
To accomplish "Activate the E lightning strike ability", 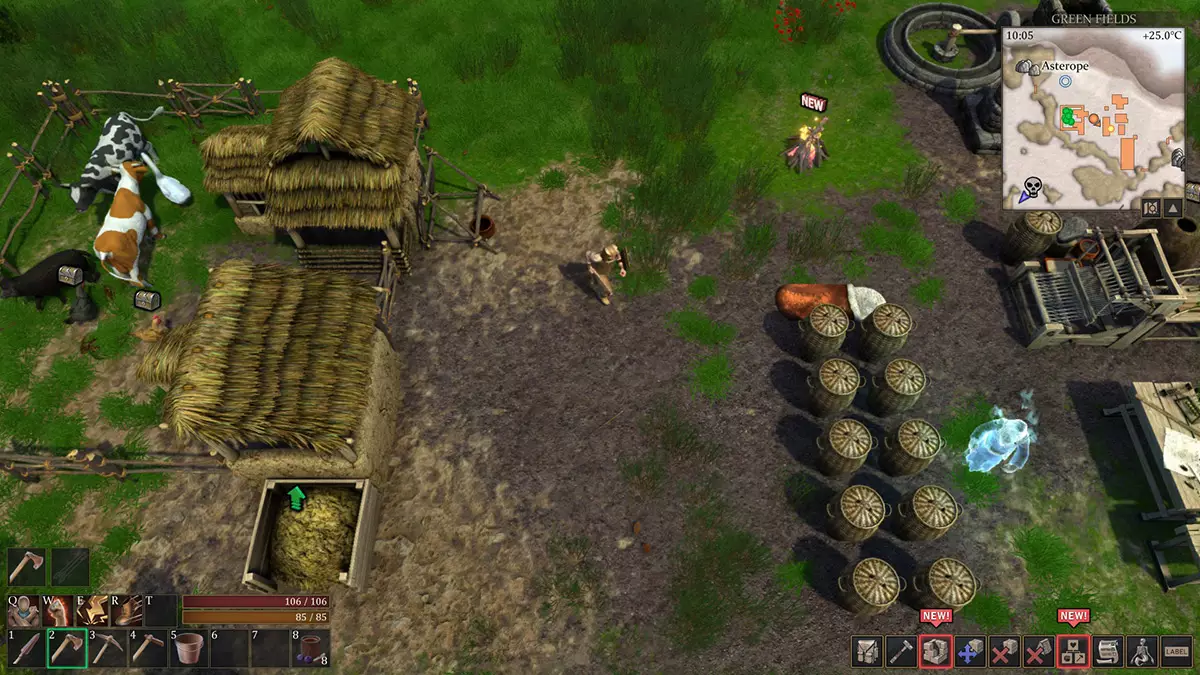I will click(x=94, y=610).
